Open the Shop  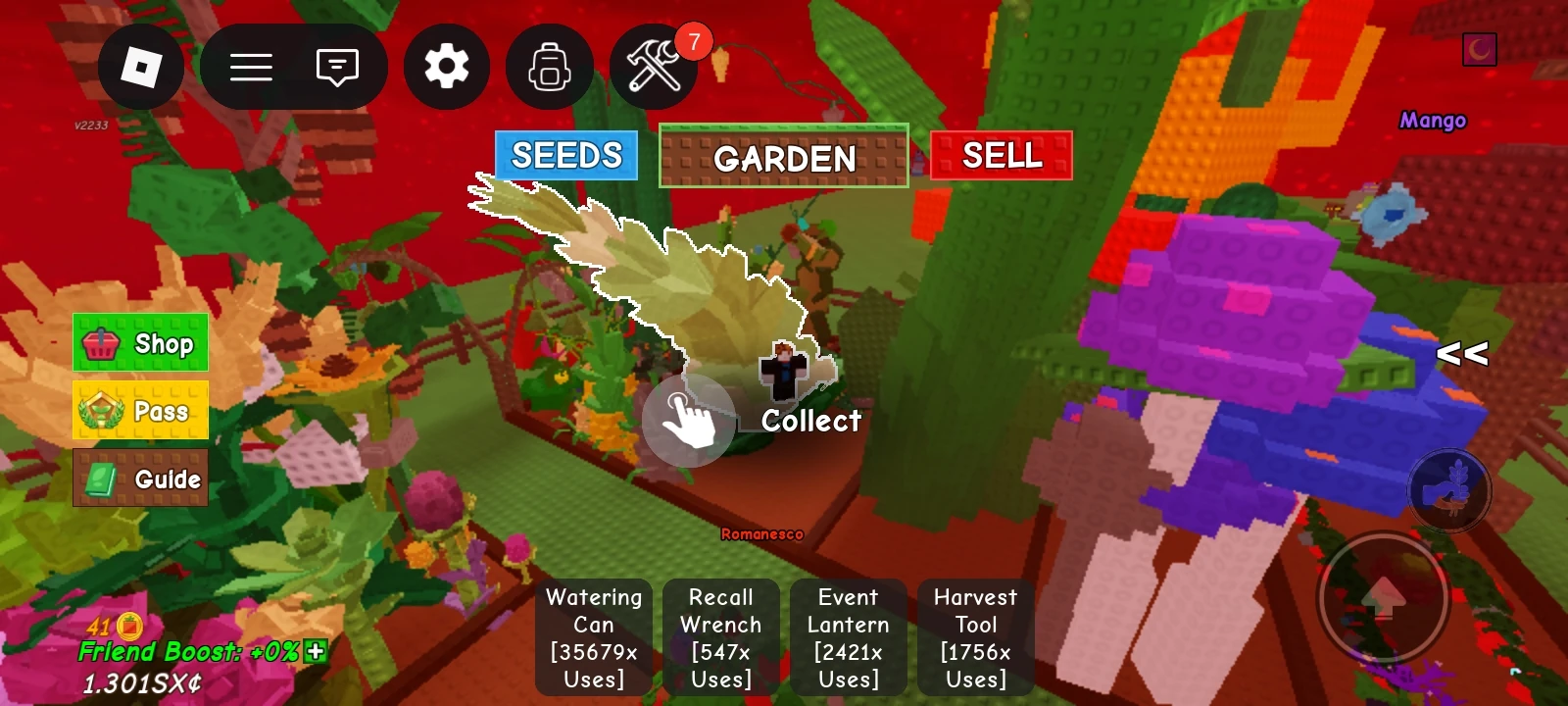[x=140, y=343]
